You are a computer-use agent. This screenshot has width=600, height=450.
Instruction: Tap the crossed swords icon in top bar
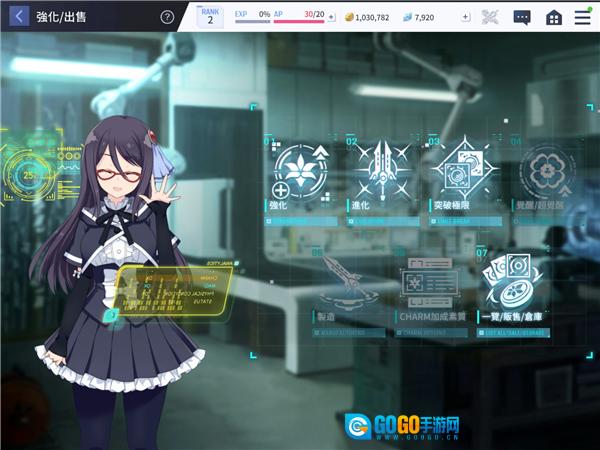point(490,17)
